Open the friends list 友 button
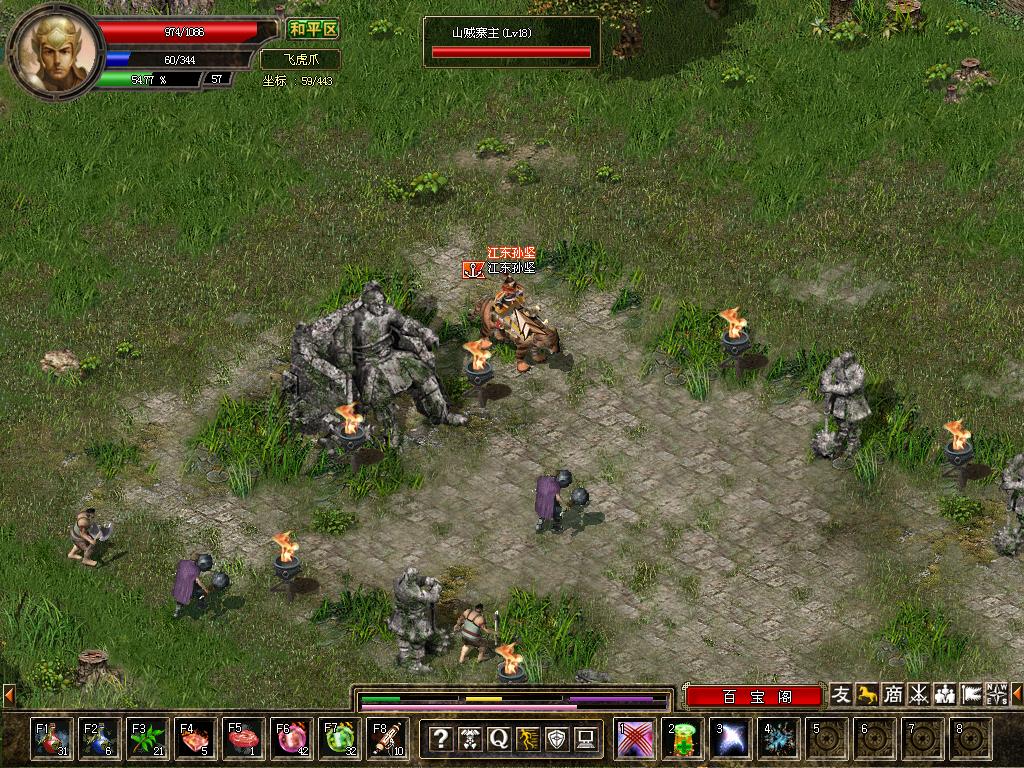The width and height of the screenshot is (1024, 768). click(842, 695)
